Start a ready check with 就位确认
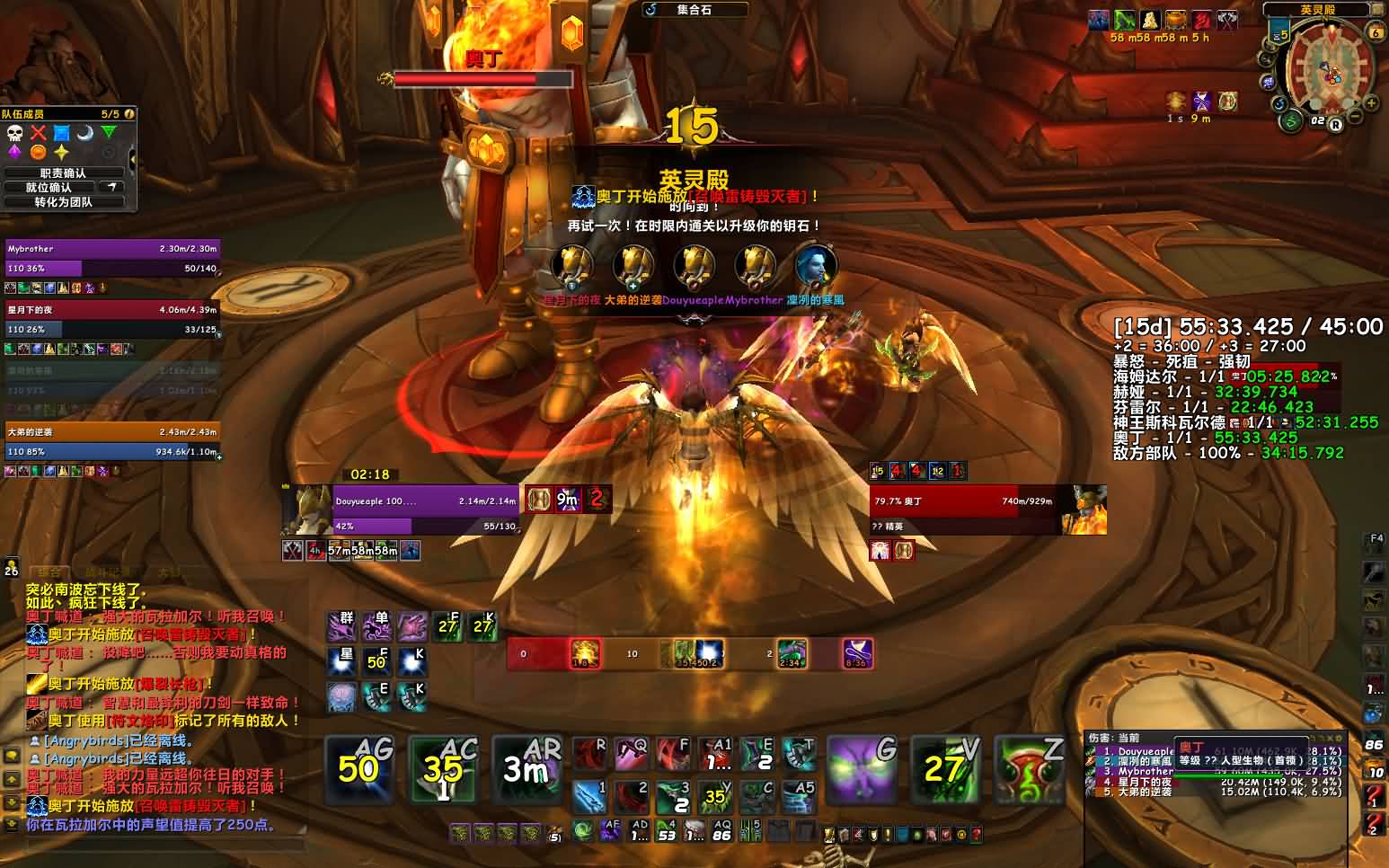The height and width of the screenshot is (868, 1389). (49, 188)
